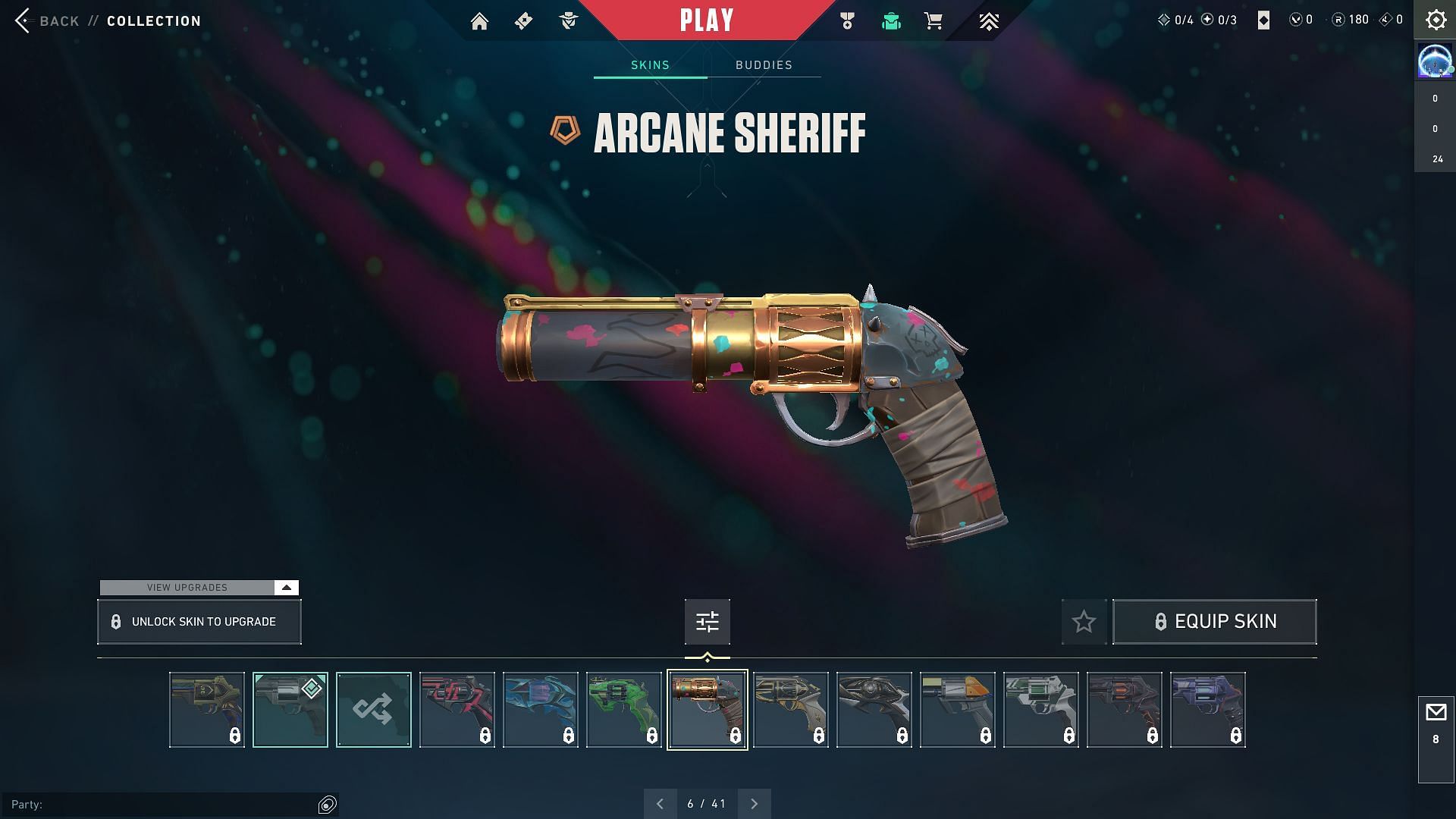Go to the previous skin page

pos(660,804)
